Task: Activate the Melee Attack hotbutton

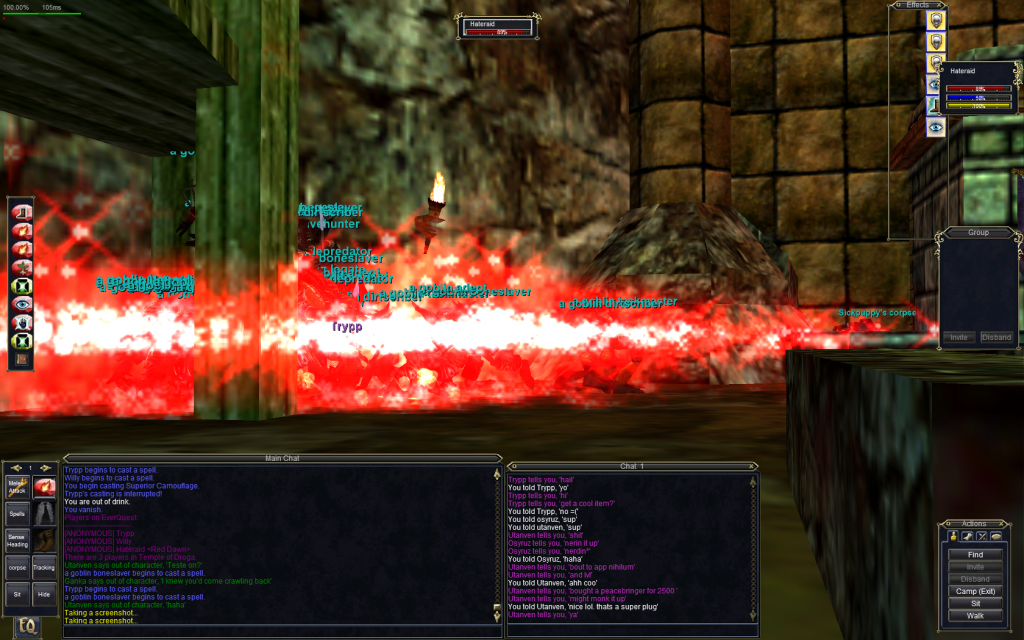Action: click(x=17, y=487)
